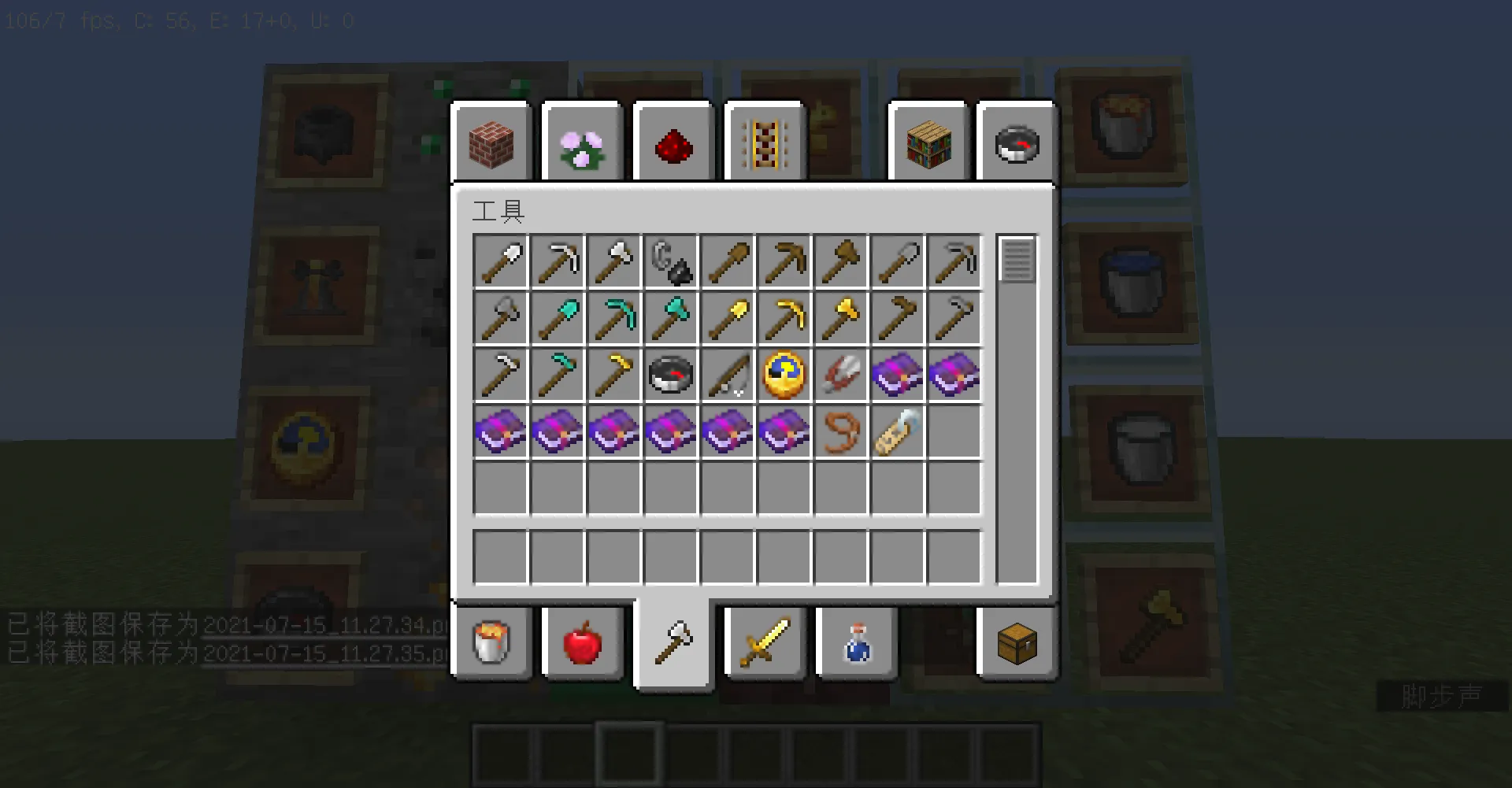The width and height of the screenshot is (1512, 788).
Task: Pick up the wooden hoe
Action: pos(899,318)
